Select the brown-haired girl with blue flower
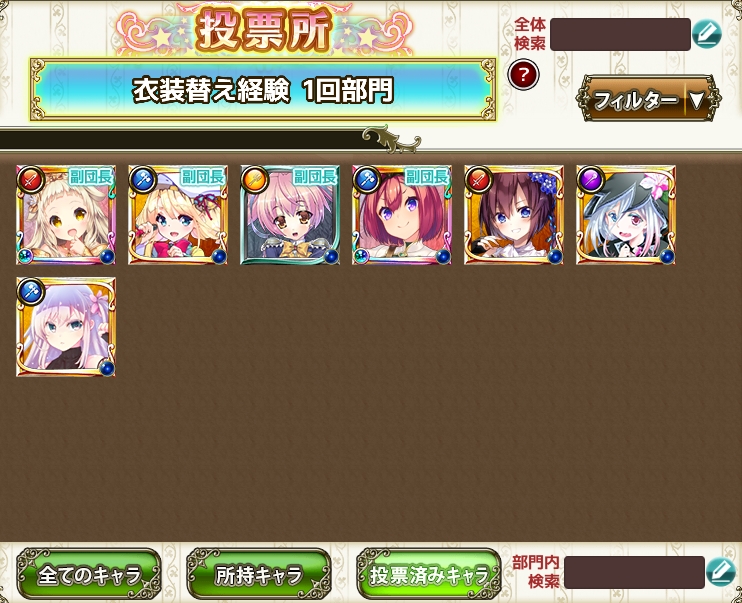This screenshot has height=603, width=742. [x=514, y=215]
